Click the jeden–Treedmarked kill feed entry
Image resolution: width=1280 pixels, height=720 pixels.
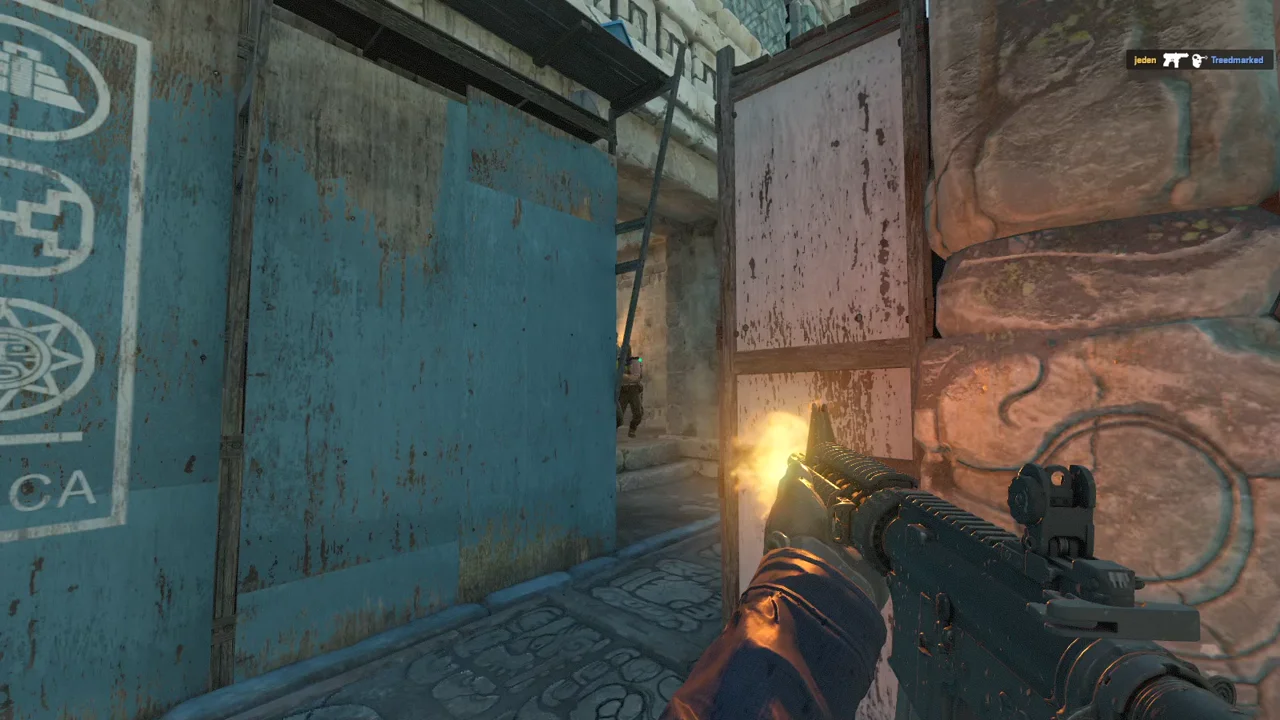(x=1199, y=60)
